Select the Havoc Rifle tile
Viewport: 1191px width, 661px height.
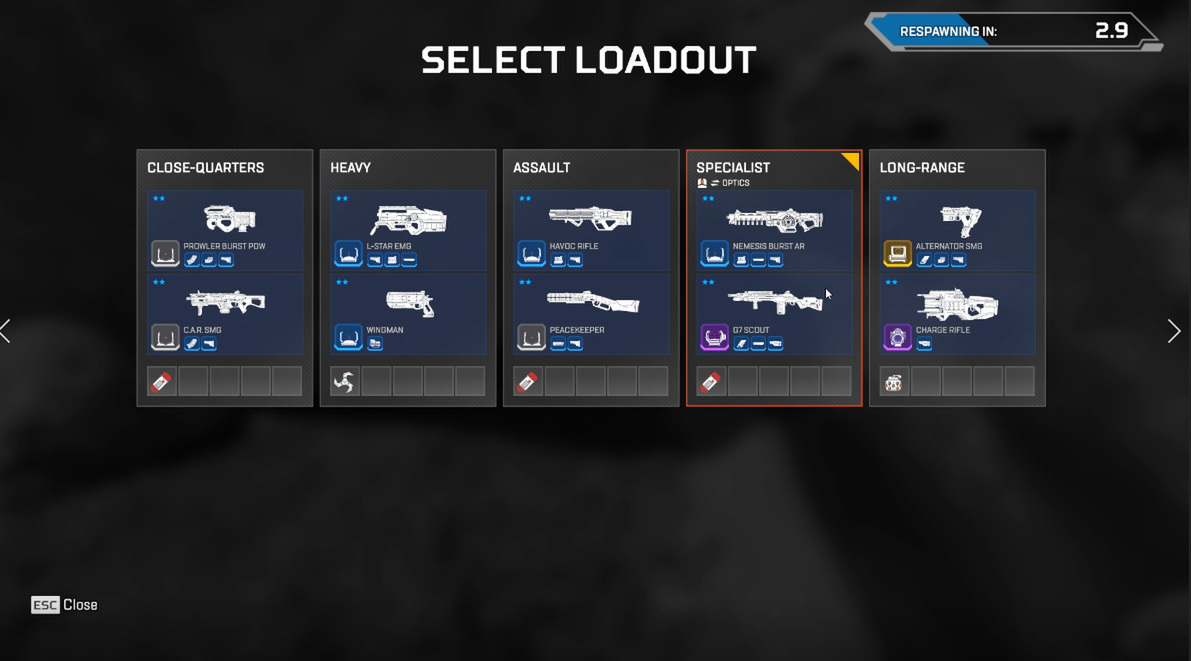point(591,230)
